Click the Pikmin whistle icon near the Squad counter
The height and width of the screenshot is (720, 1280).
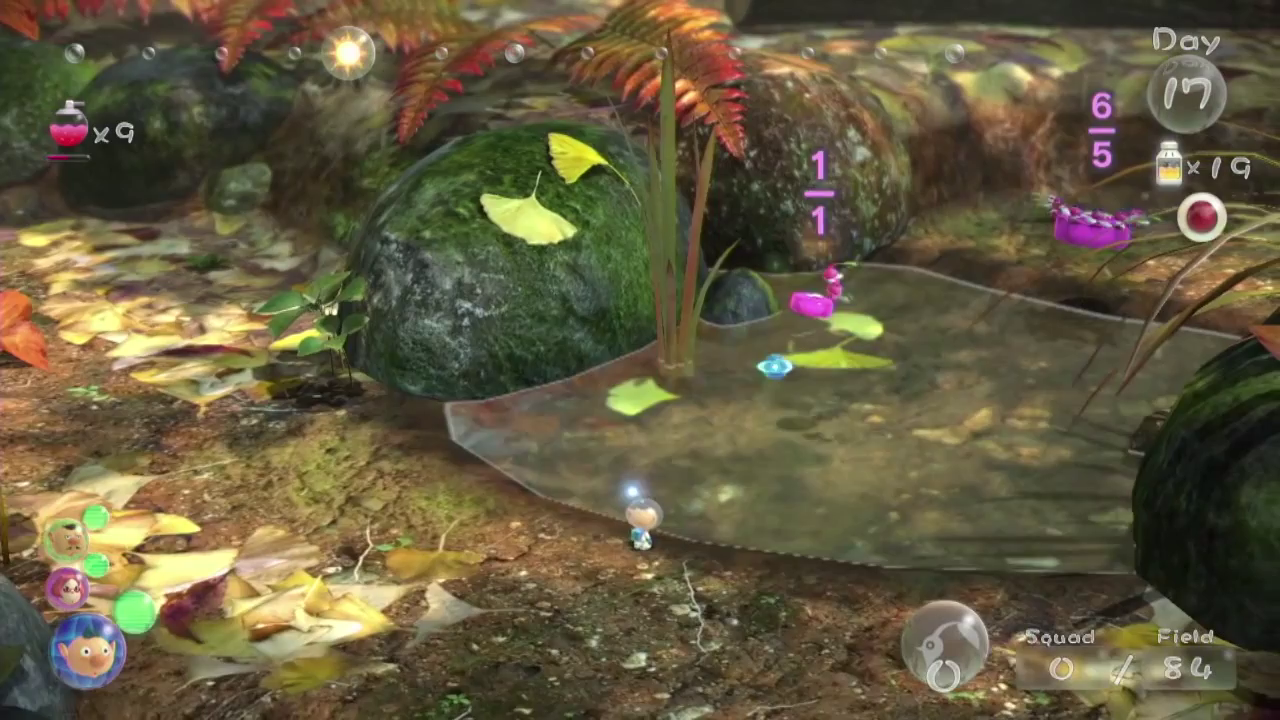click(947, 645)
